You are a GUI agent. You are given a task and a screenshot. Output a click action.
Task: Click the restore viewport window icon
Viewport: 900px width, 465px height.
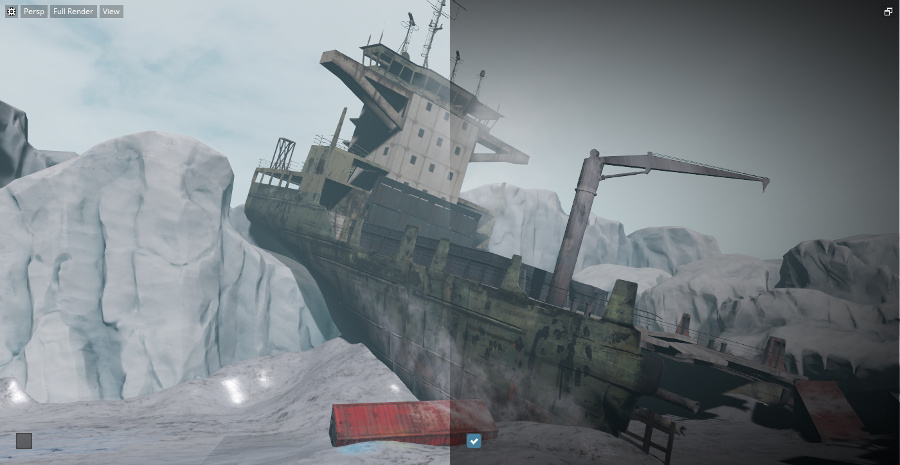[888, 12]
